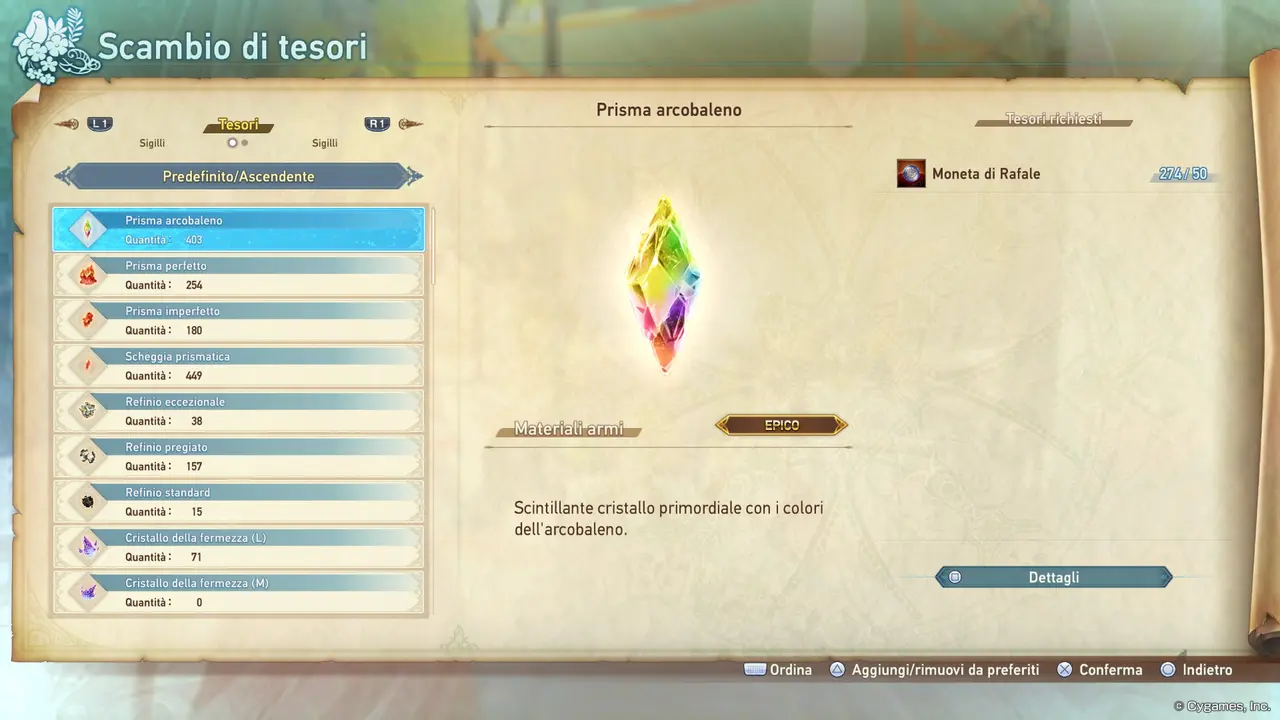Click the Refinio eccezionale material icon
Viewport: 1280px width, 720px height.
[88, 410]
